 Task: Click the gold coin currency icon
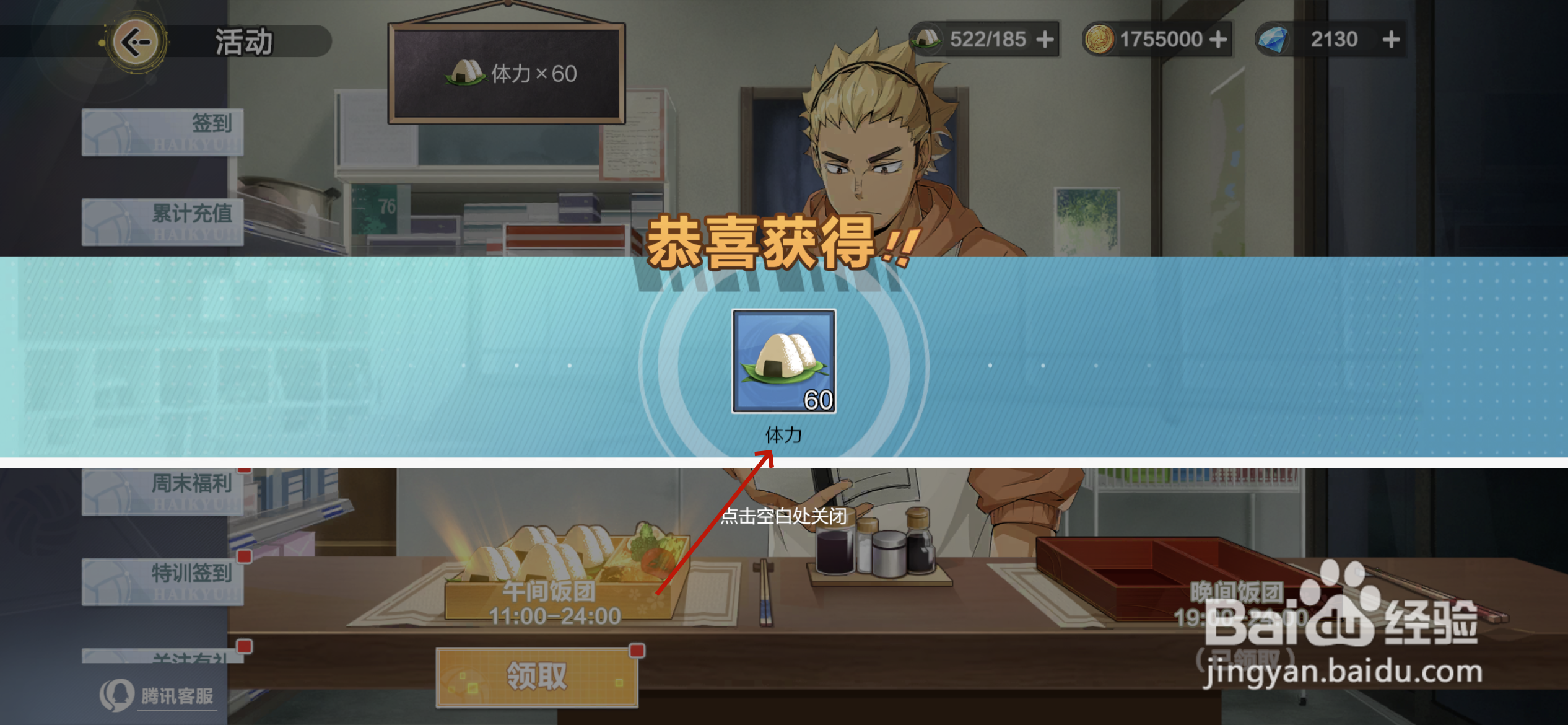pyautogui.click(x=1100, y=38)
